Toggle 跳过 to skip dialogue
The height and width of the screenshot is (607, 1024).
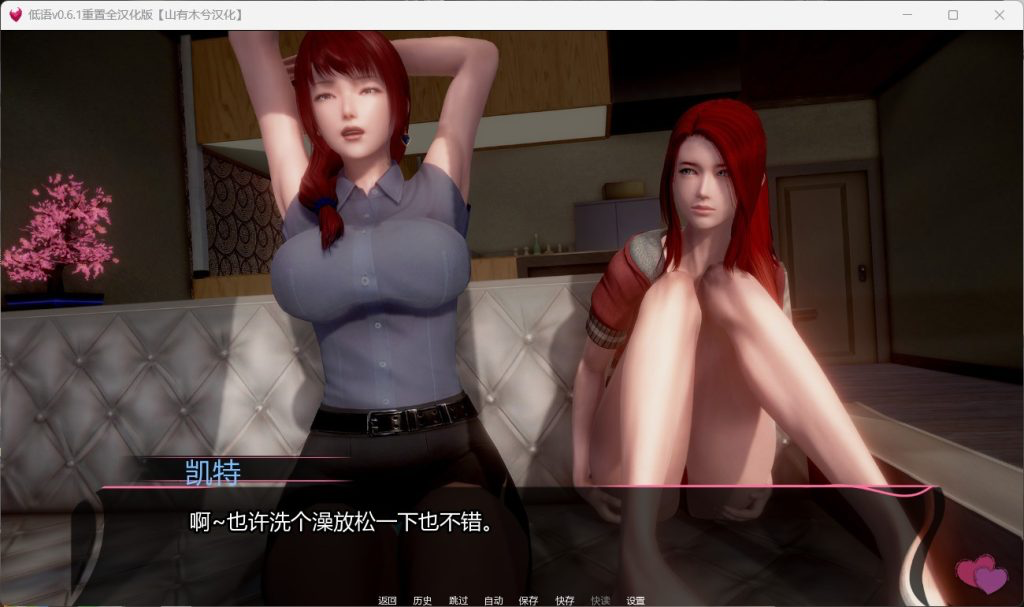(458, 600)
